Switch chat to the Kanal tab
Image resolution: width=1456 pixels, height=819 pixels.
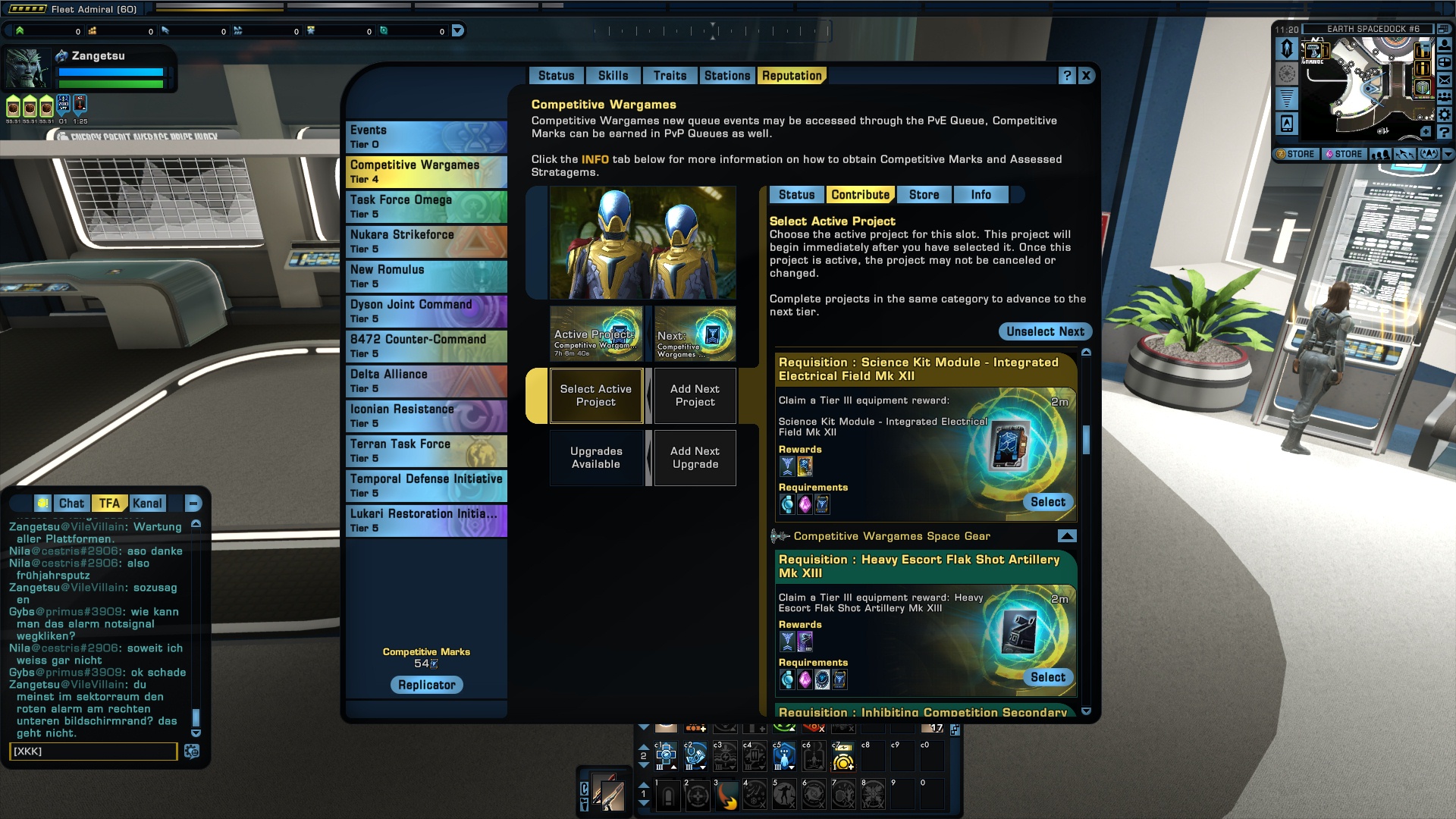click(147, 504)
